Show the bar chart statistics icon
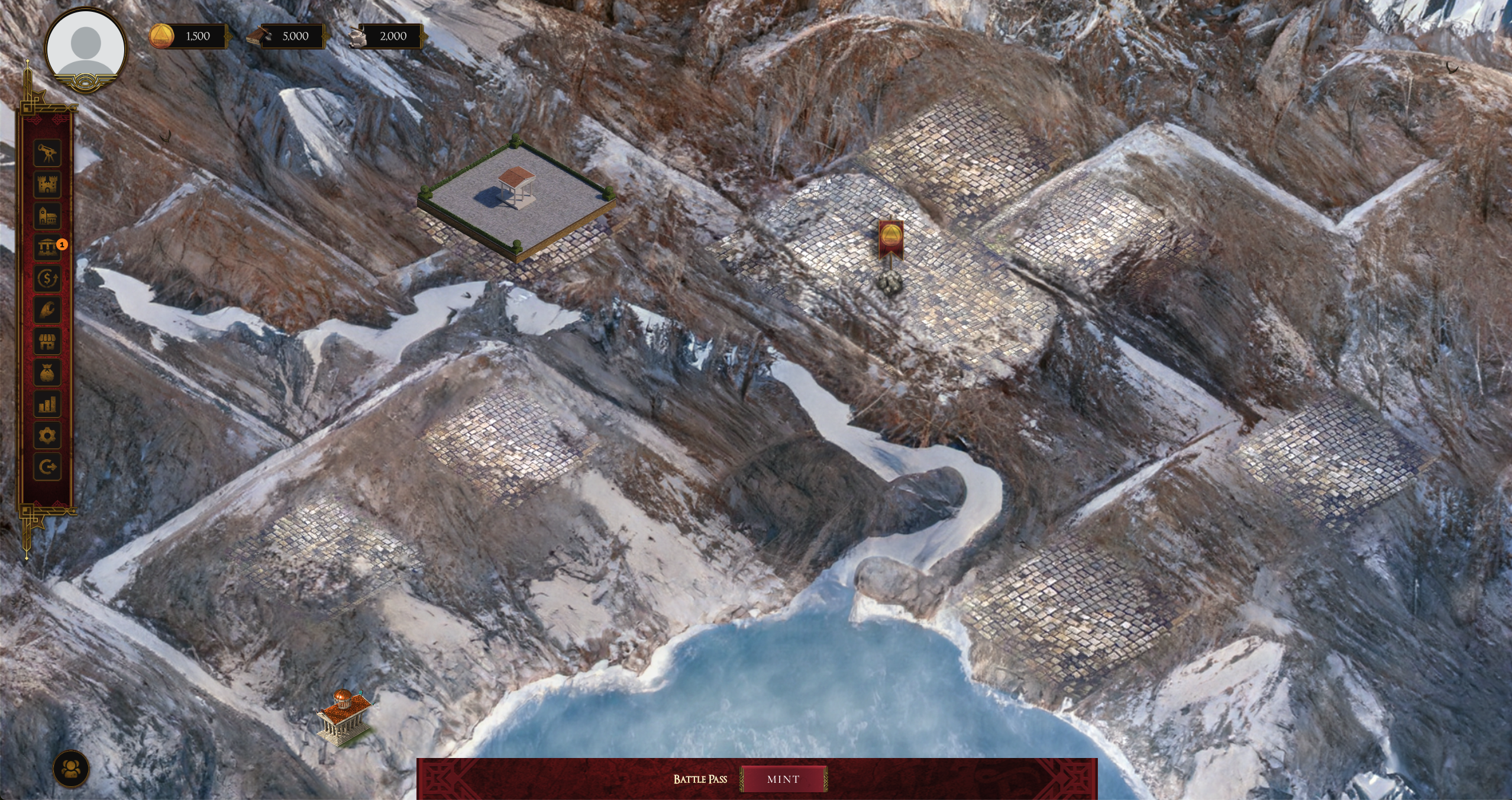 click(x=47, y=405)
